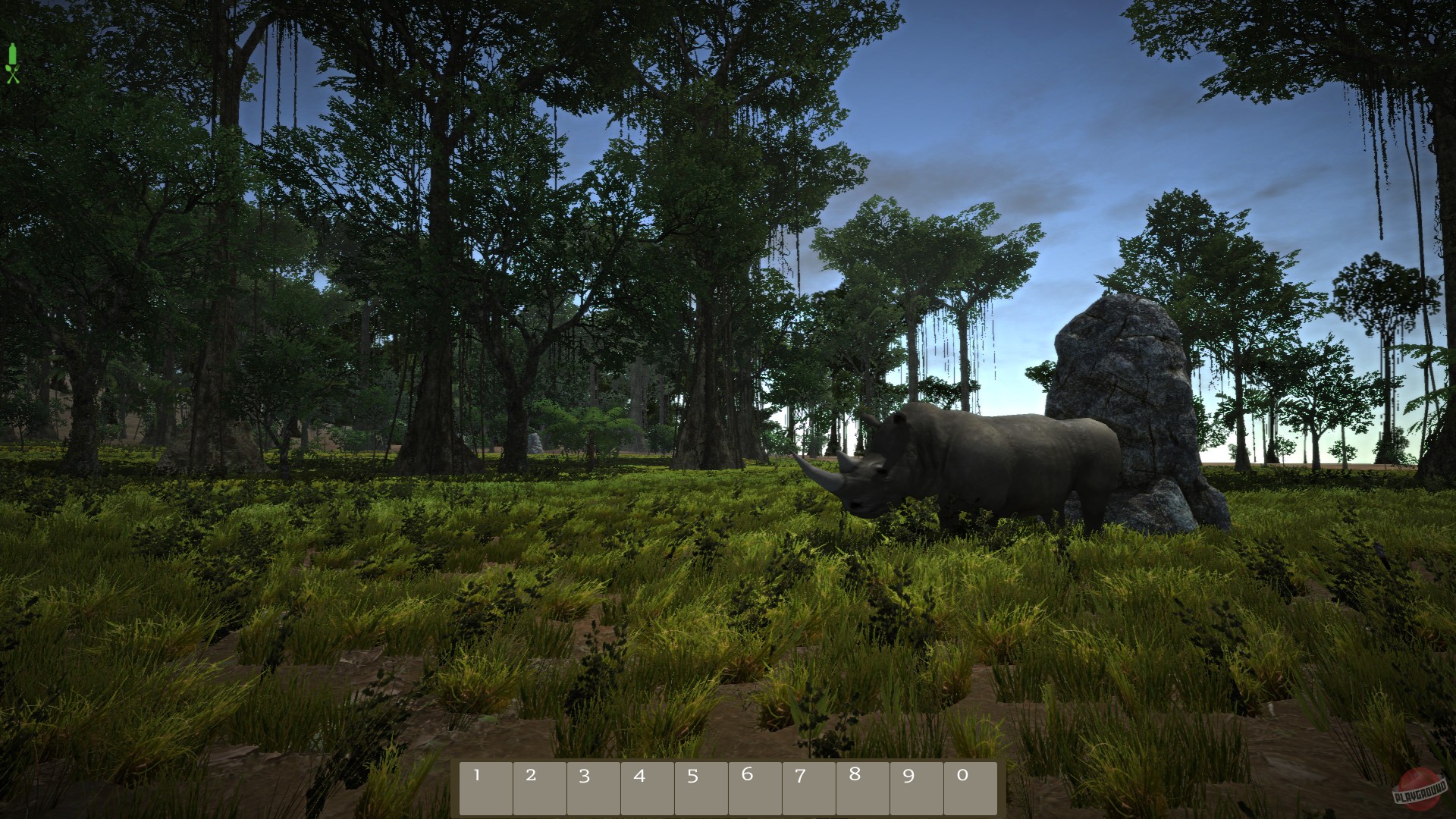Select hotbar slot 3
1456x819 pixels.
point(594,787)
